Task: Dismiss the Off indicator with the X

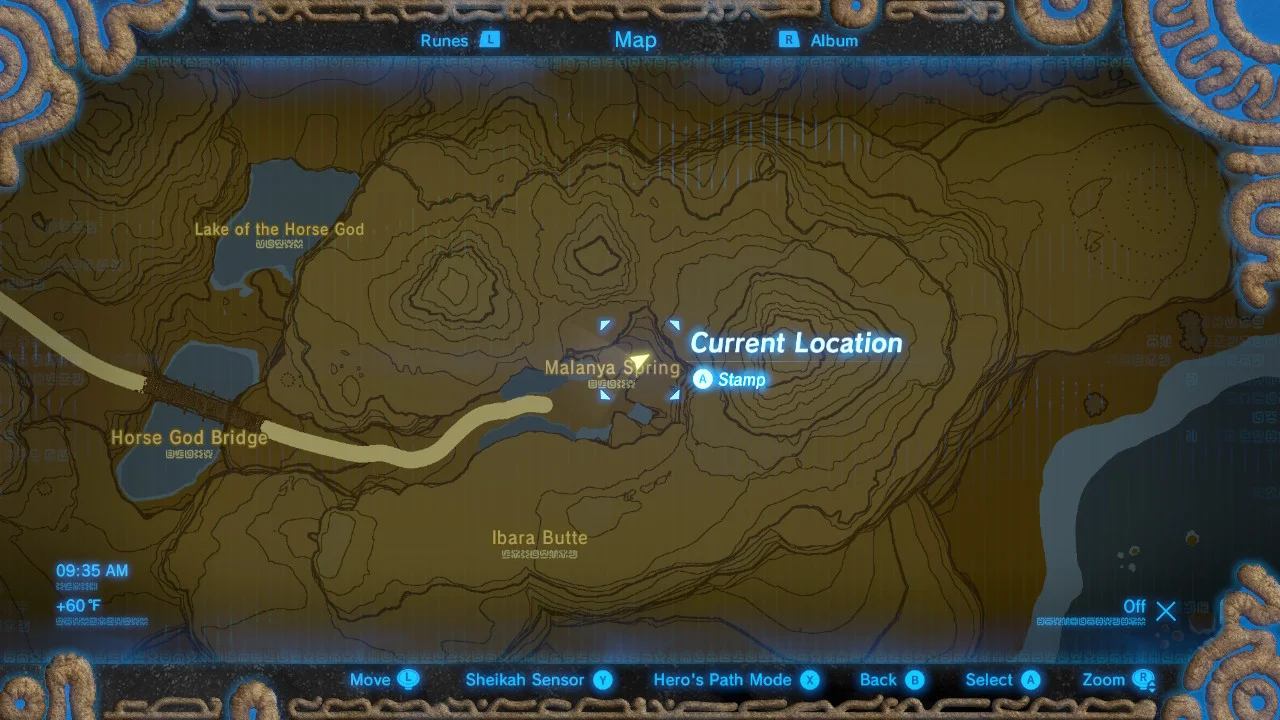Action: pyautogui.click(x=1165, y=610)
